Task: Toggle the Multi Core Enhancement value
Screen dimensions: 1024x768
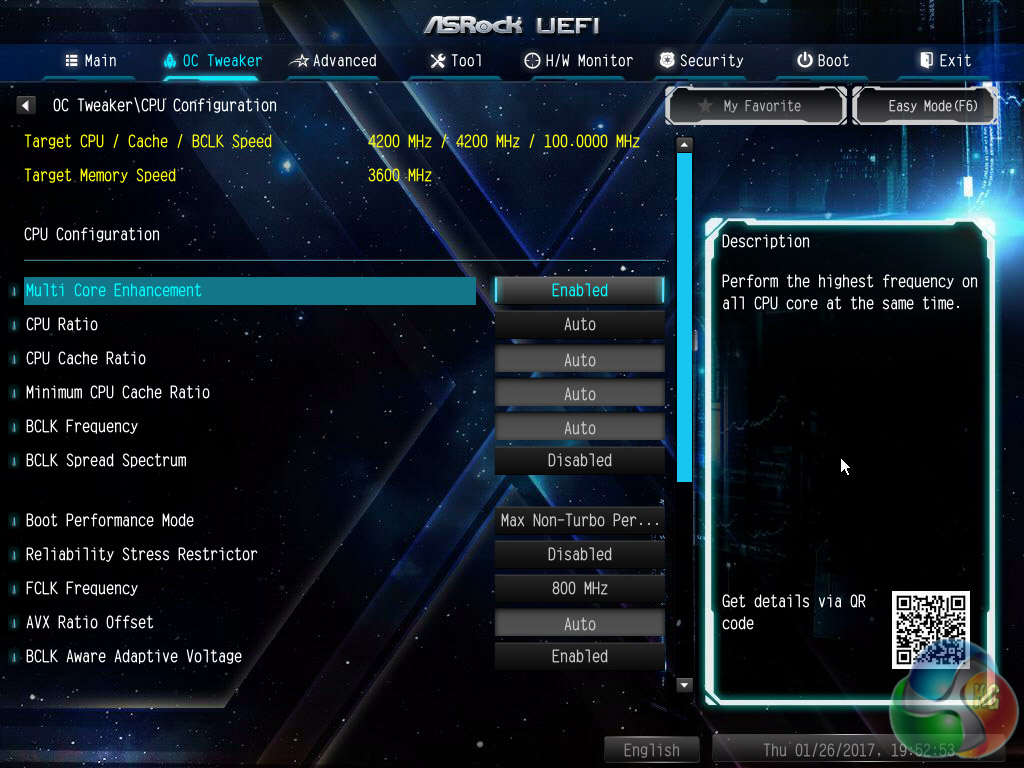Action: click(x=580, y=290)
